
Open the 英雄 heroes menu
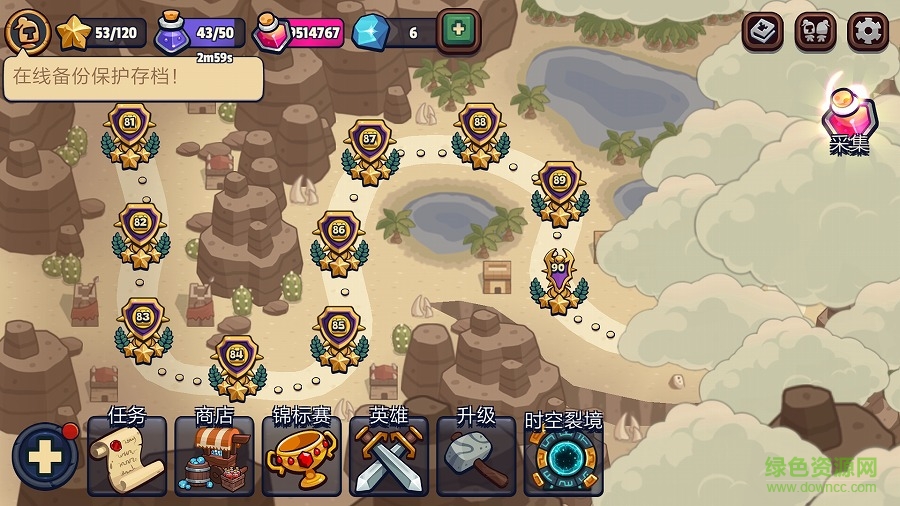(x=388, y=457)
